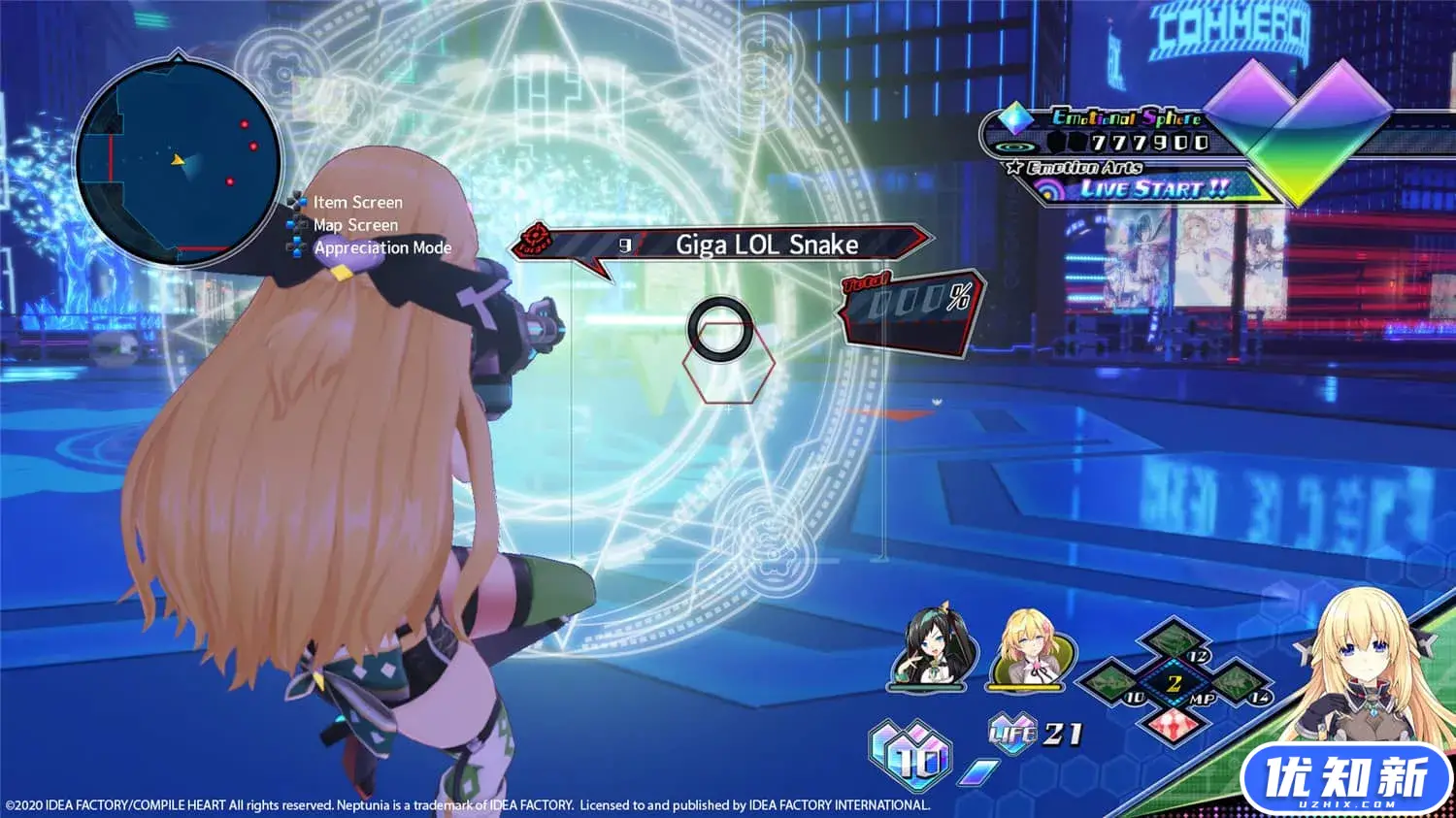Select the Giga LOL Snake target label
Image resolution: width=1456 pixels, height=818 pixels.
[766, 245]
